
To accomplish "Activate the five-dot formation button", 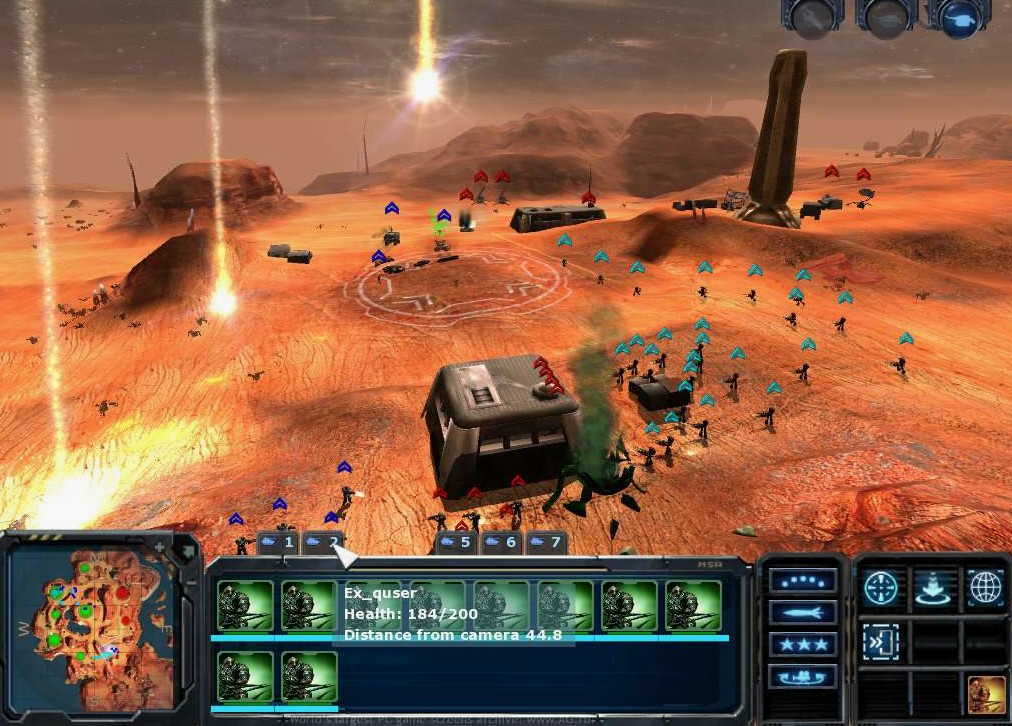I will tap(803, 582).
